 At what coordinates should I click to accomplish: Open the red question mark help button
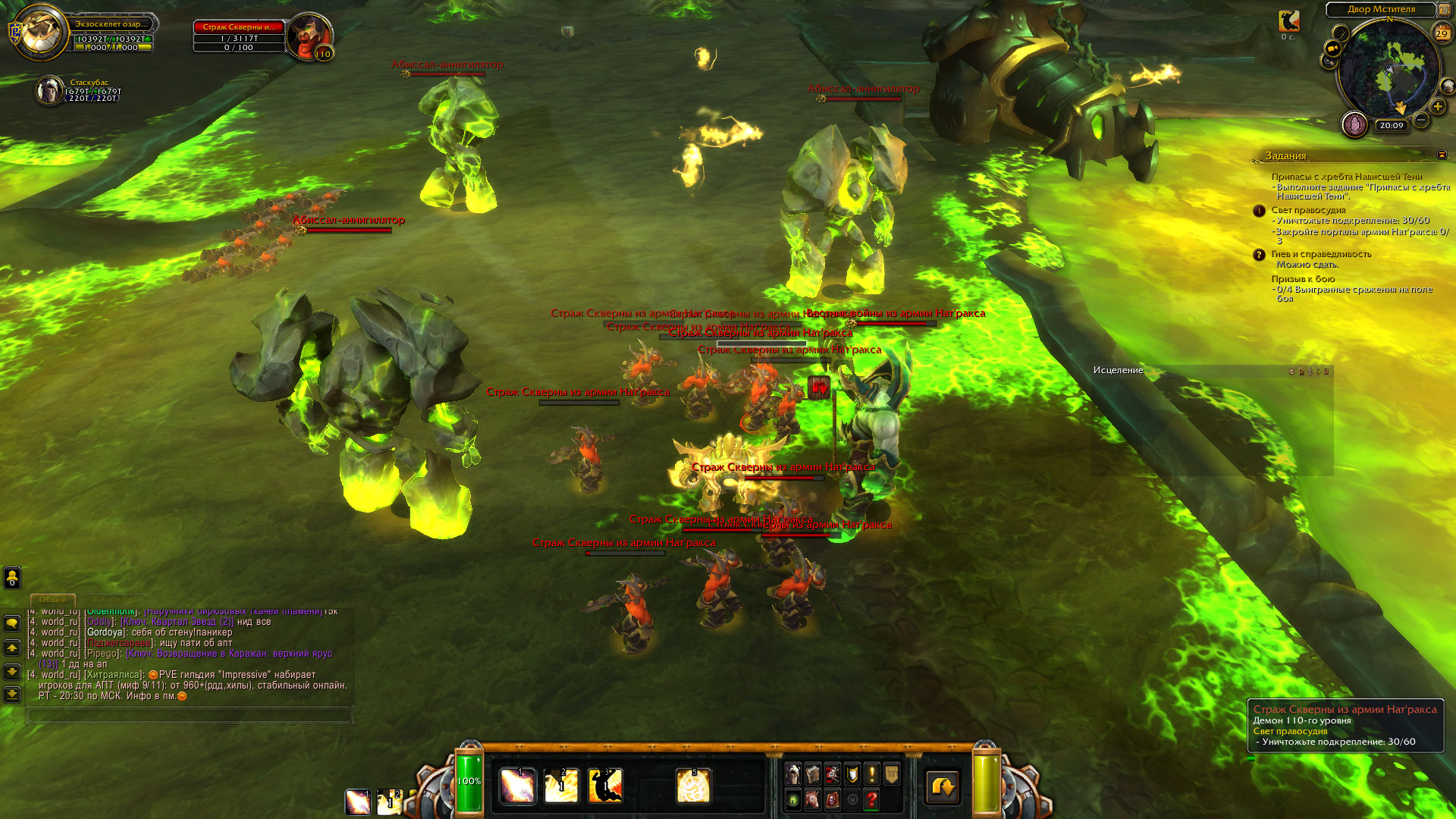pyautogui.click(x=872, y=799)
